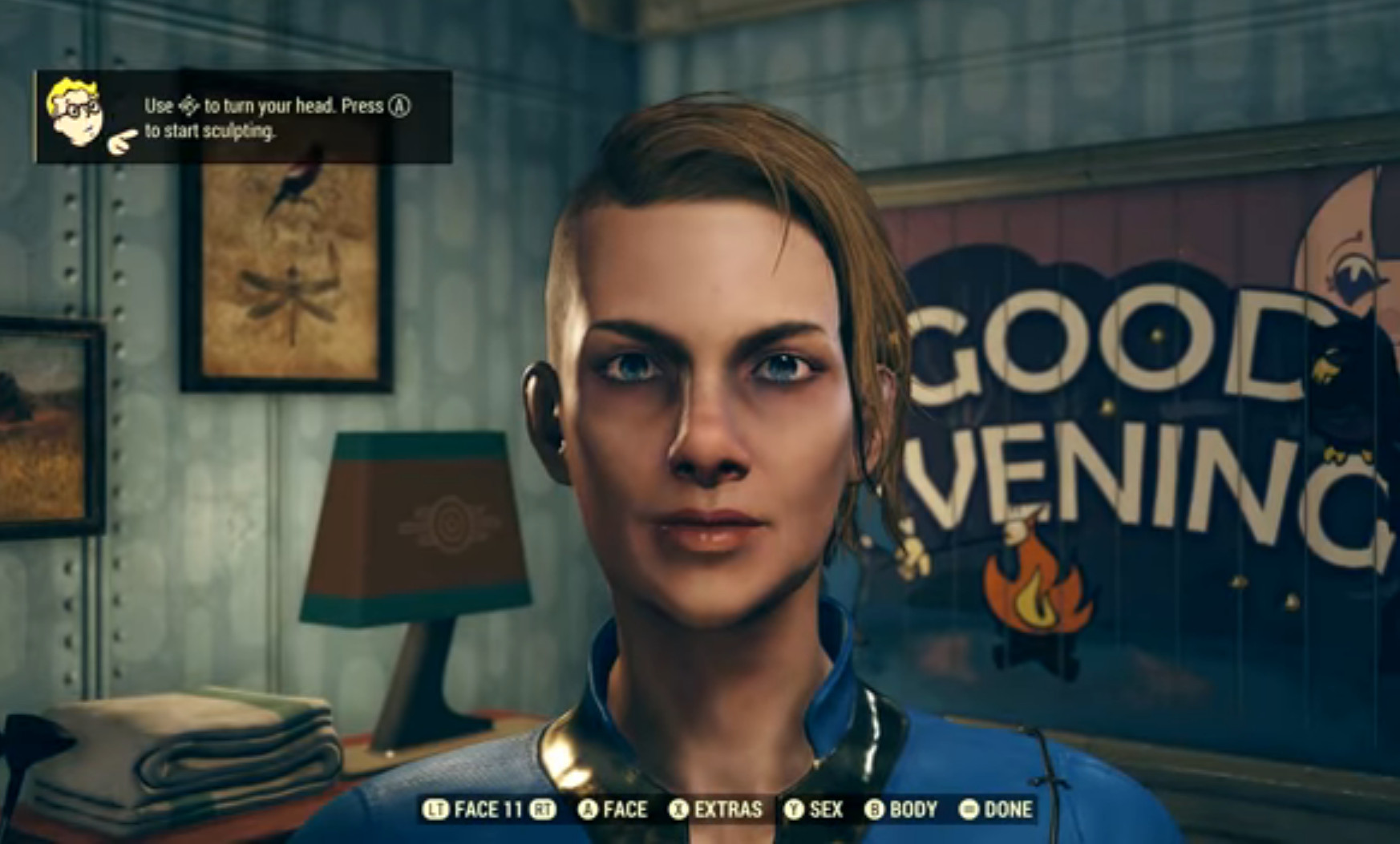1400x844 pixels.
Task: Open the SEX selection option
Action: pyautogui.click(x=827, y=810)
